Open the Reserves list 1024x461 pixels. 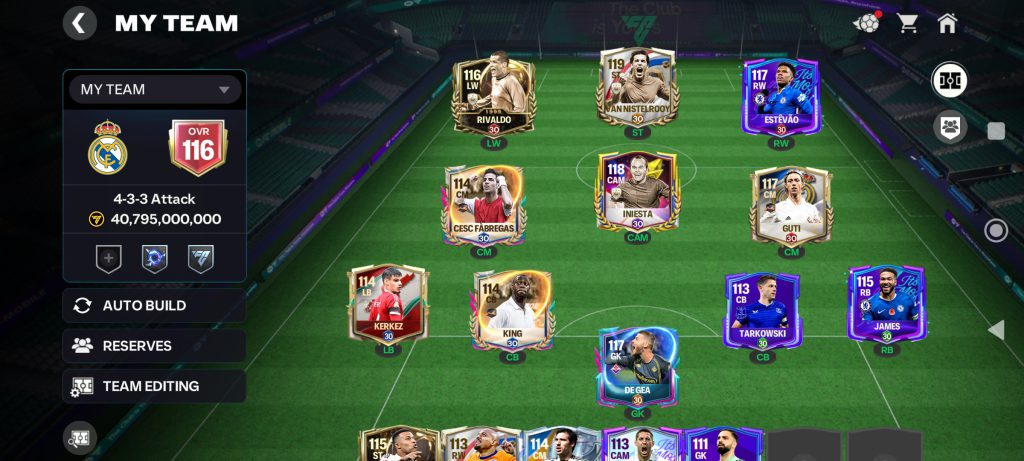click(x=154, y=346)
